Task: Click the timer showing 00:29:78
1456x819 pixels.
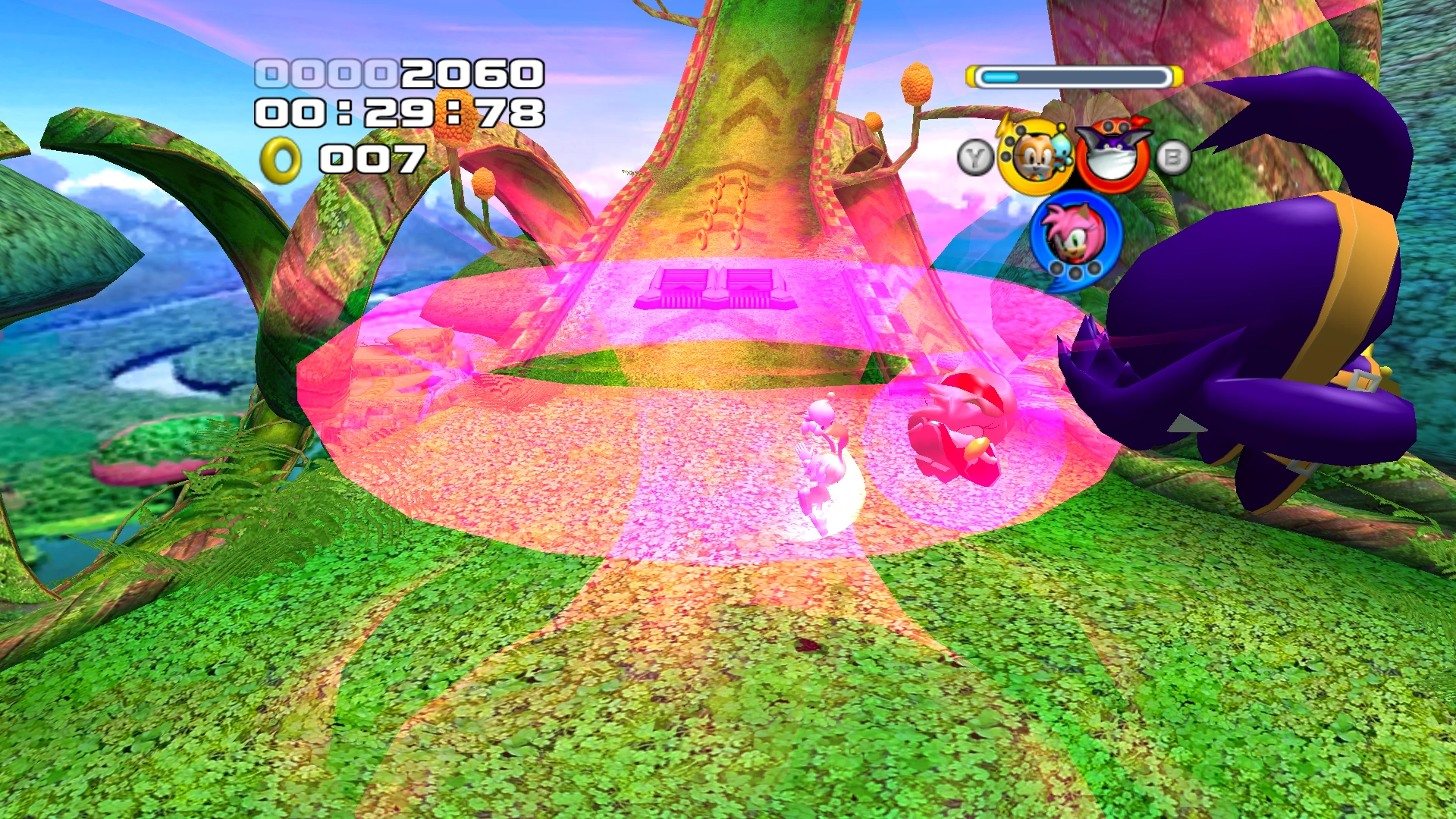Action: tap(402, 114)
